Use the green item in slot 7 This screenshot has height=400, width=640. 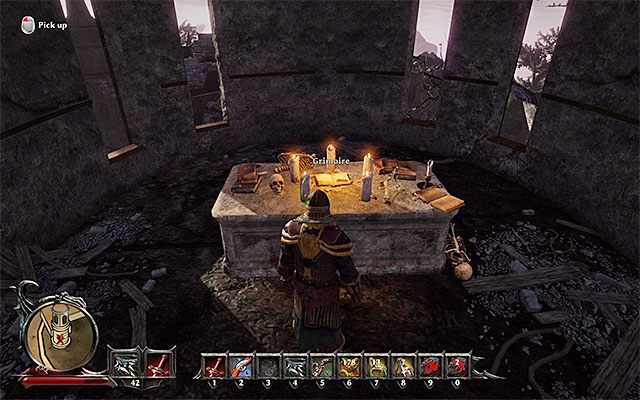point(377,366)
